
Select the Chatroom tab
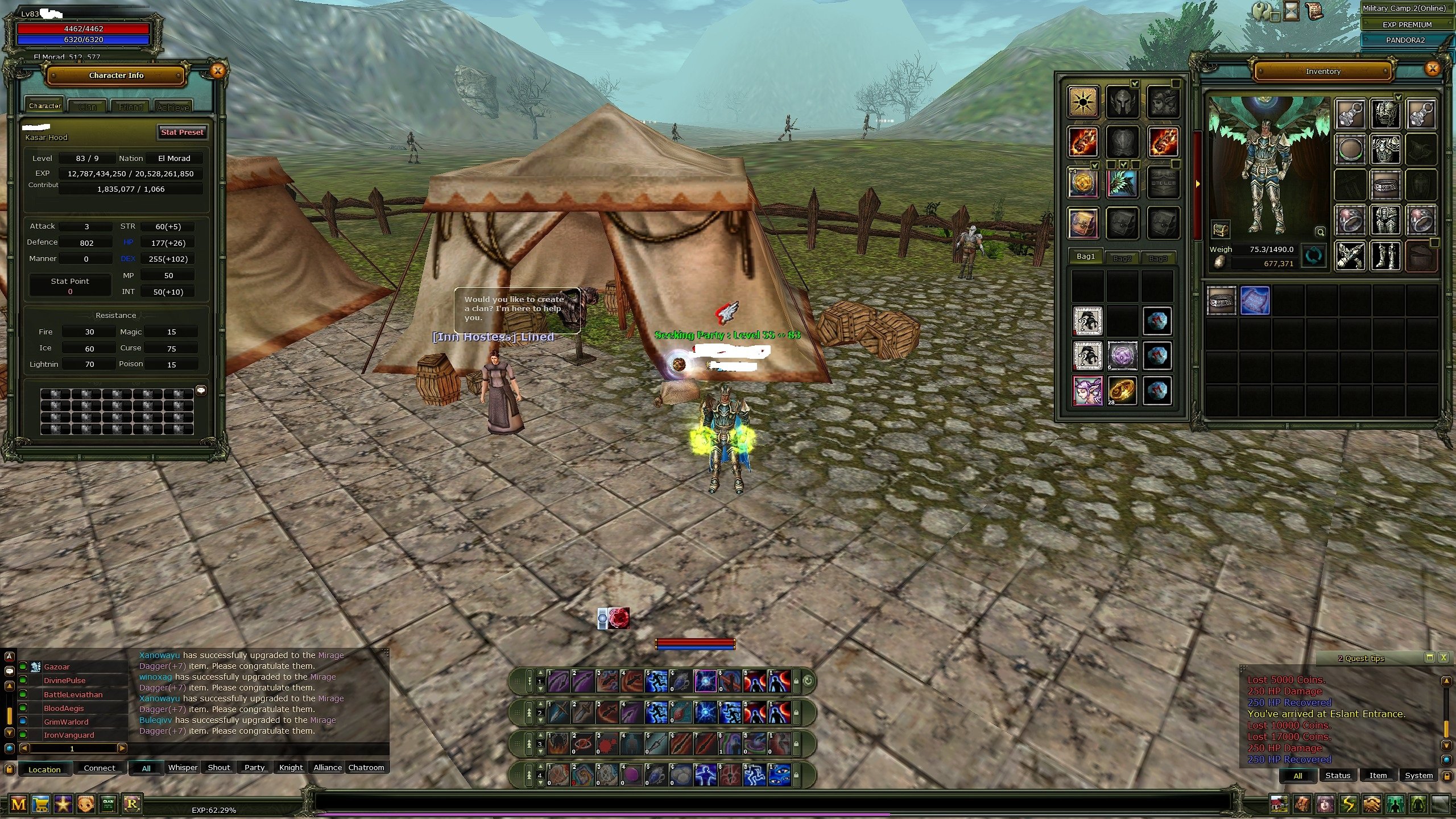pyautogui.click(x=366, y=767)
